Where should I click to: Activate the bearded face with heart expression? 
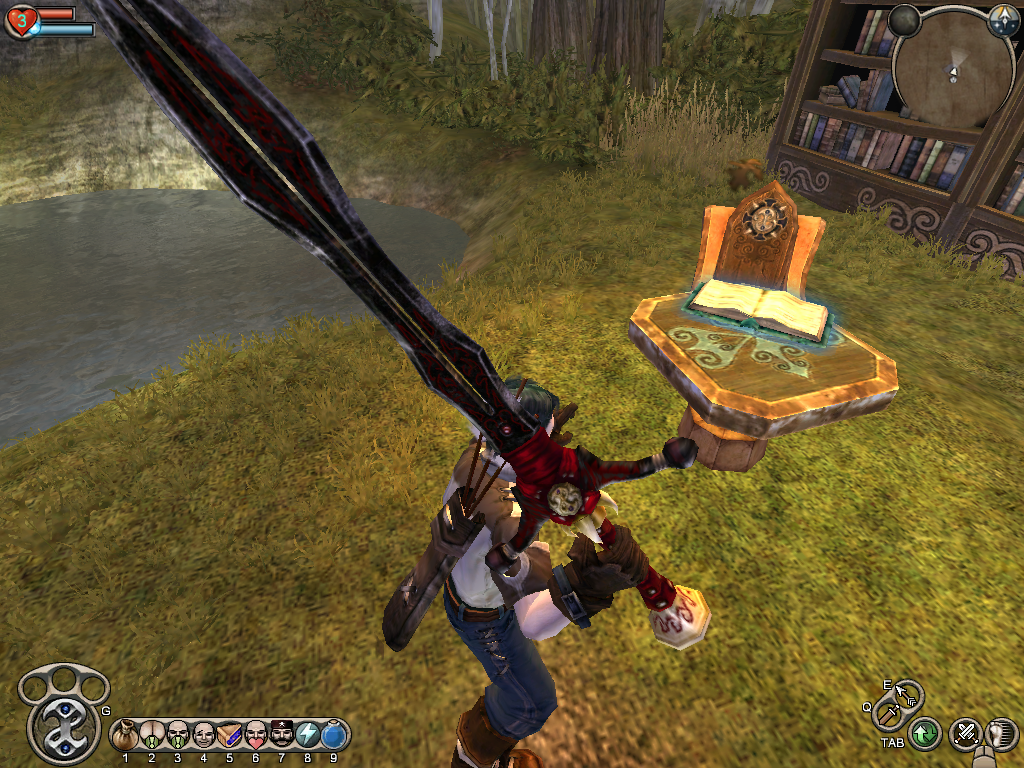256,736
